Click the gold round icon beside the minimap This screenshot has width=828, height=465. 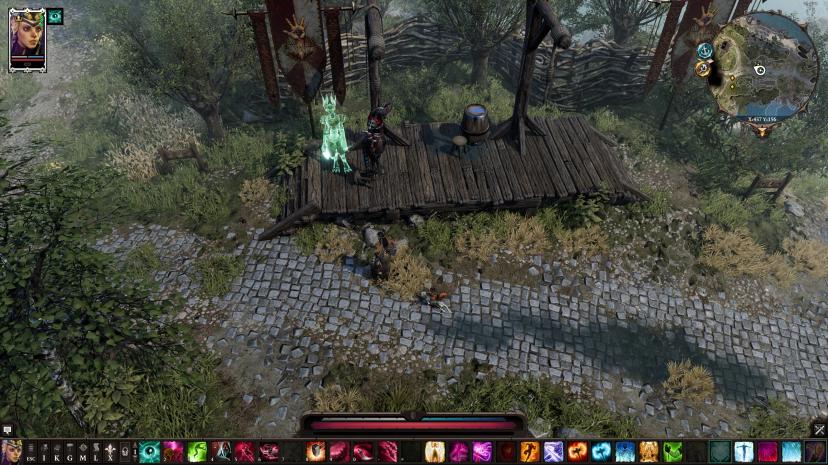(703, 68)
